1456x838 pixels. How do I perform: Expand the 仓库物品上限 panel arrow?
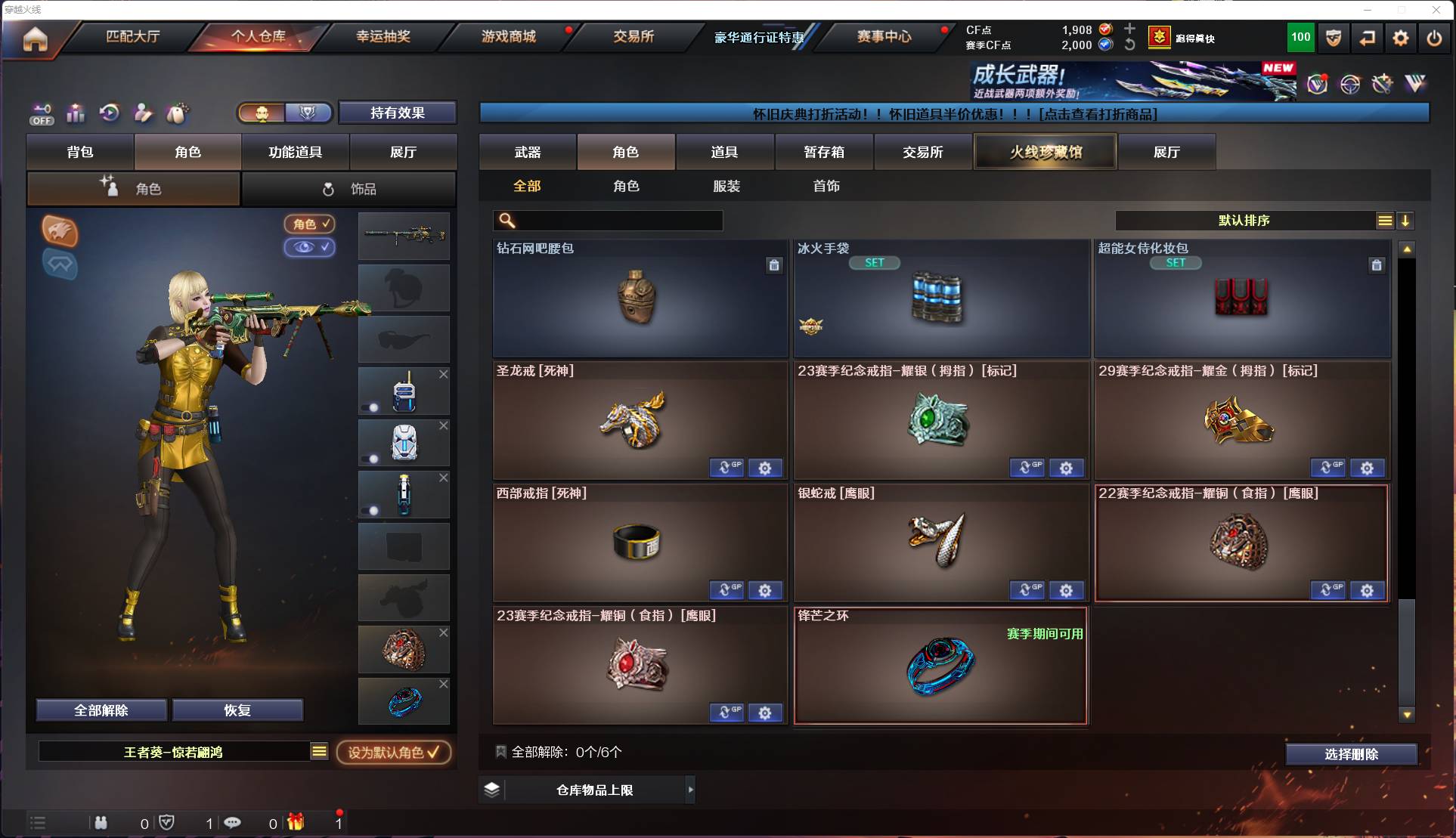point(690,790)
